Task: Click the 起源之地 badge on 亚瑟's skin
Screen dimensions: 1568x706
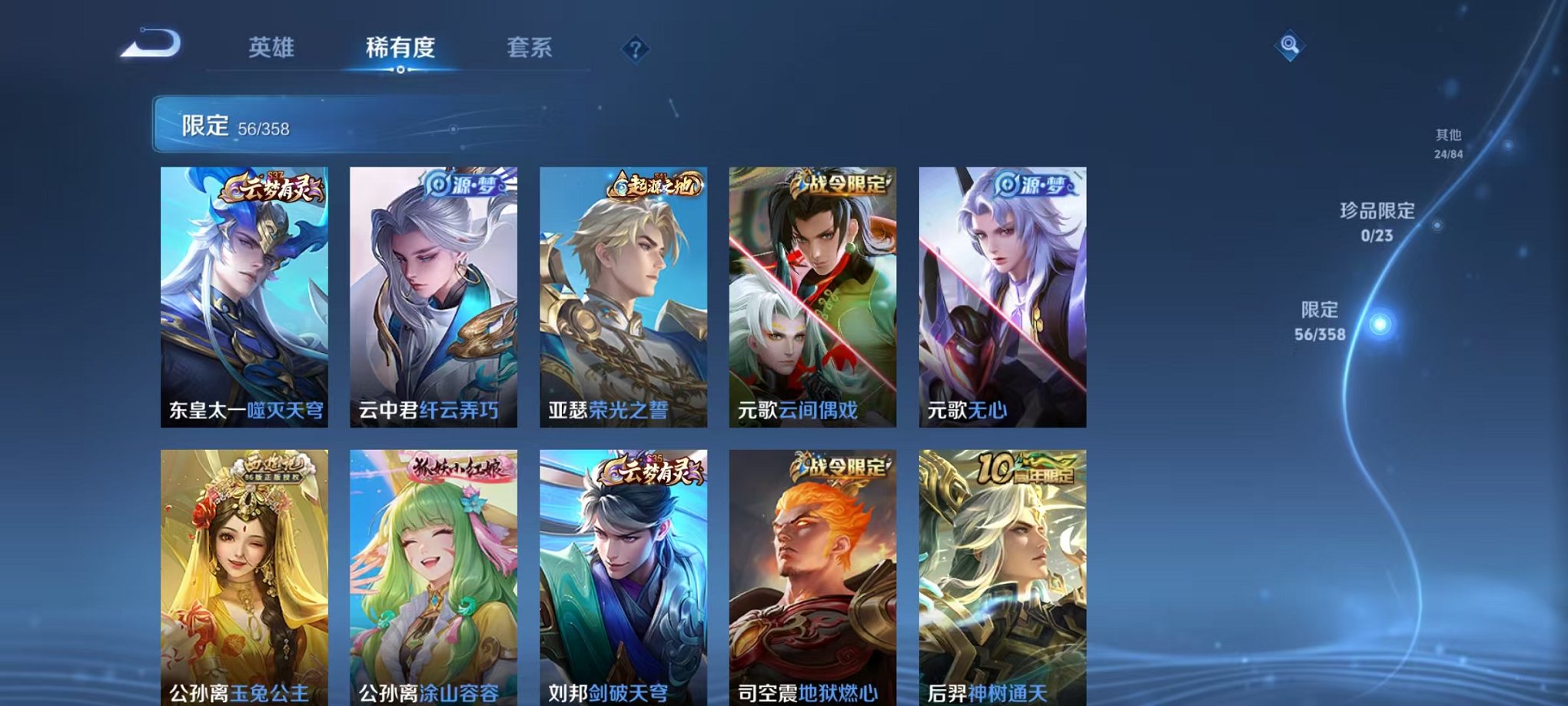Action: (x=654, y=185)
